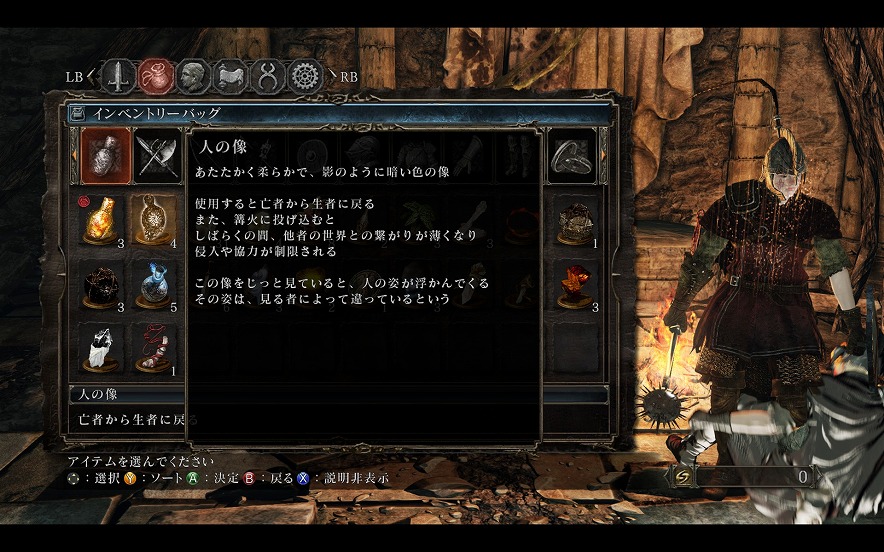Show the rings category
This screenshot has width=884, height=552.
[x=573, y=156]
